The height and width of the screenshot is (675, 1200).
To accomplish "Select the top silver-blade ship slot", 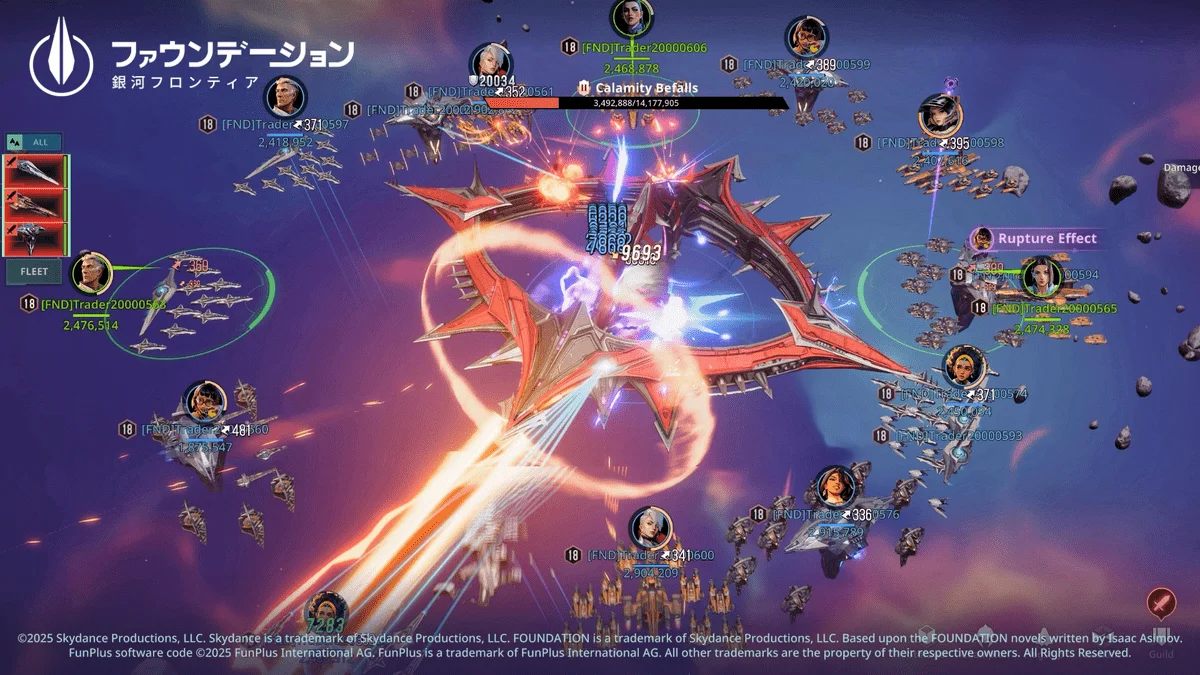I will tap(34, 171).
